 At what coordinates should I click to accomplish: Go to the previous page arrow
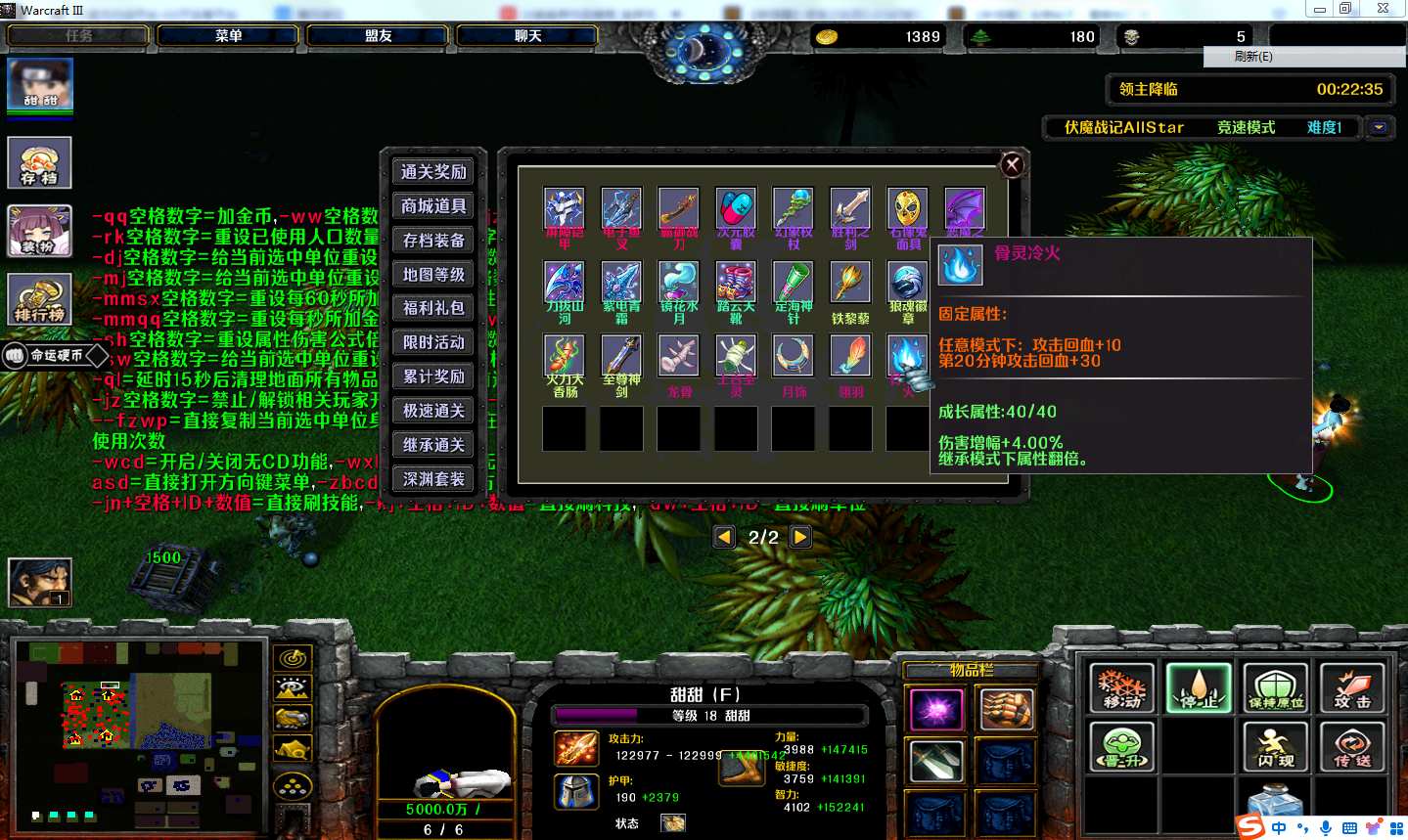tap(725, 537)
